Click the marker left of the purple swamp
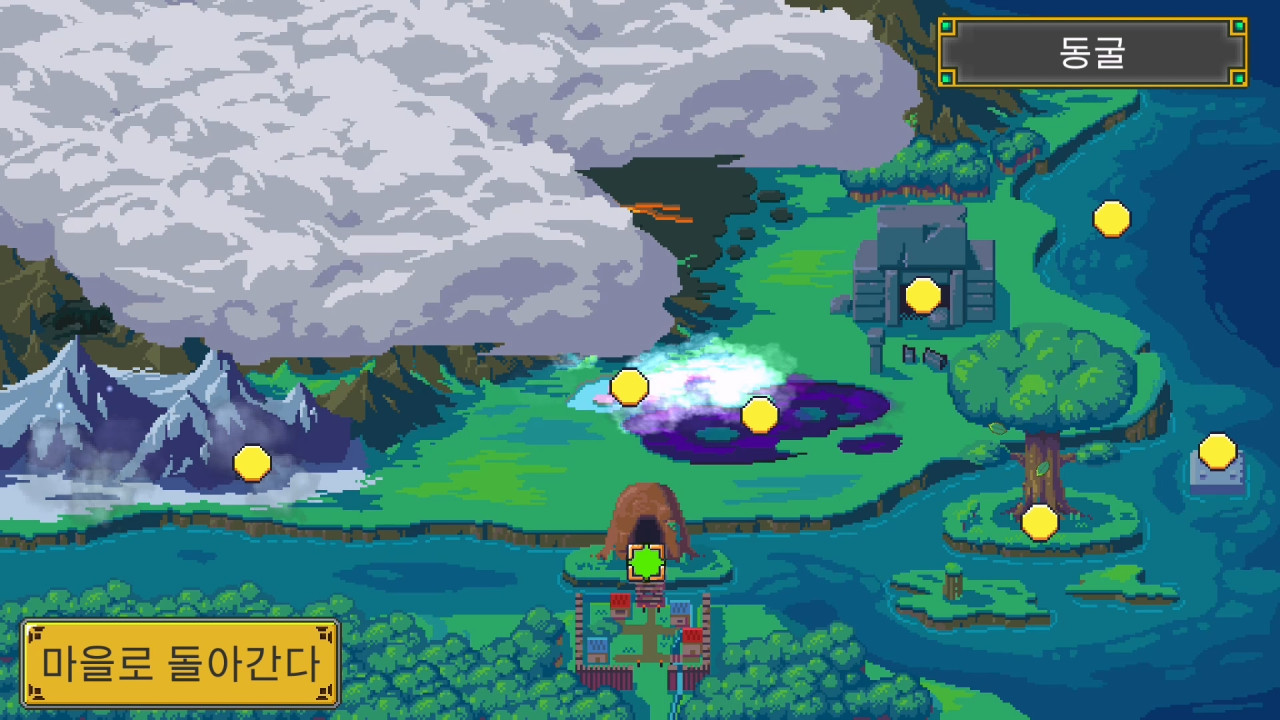Image resolution: width=1280 pixels, height=720 pixels. point(630,387)
